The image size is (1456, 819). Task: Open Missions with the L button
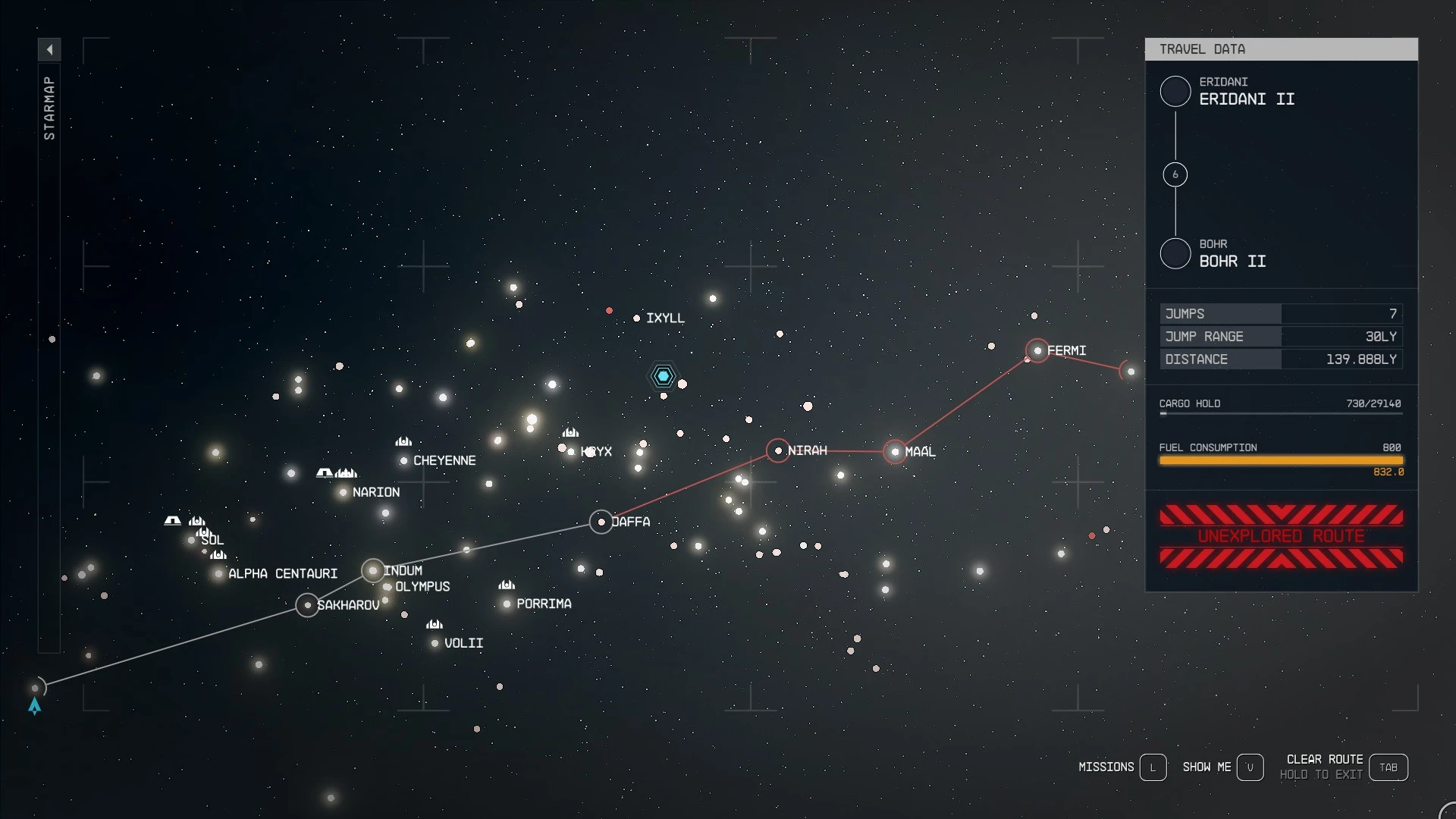click(x=1154, y=767)
